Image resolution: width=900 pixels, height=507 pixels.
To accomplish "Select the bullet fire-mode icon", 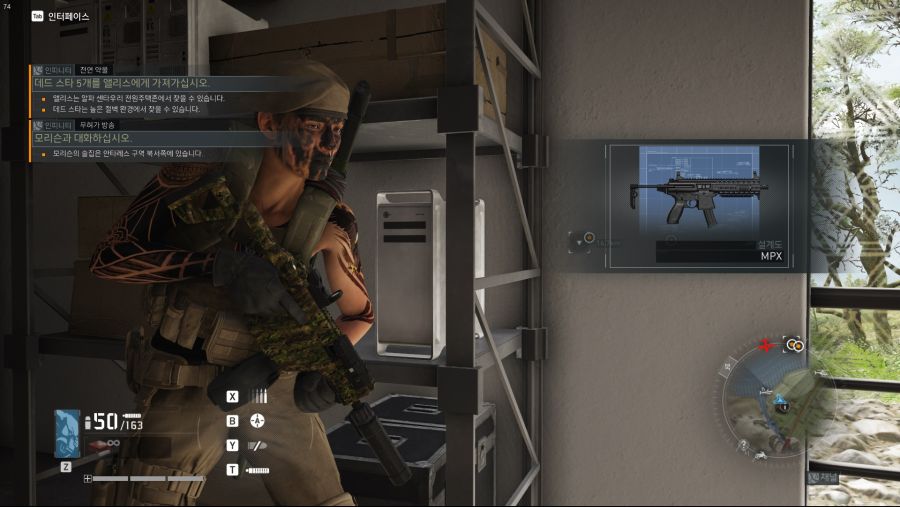I will pos(258,445).
